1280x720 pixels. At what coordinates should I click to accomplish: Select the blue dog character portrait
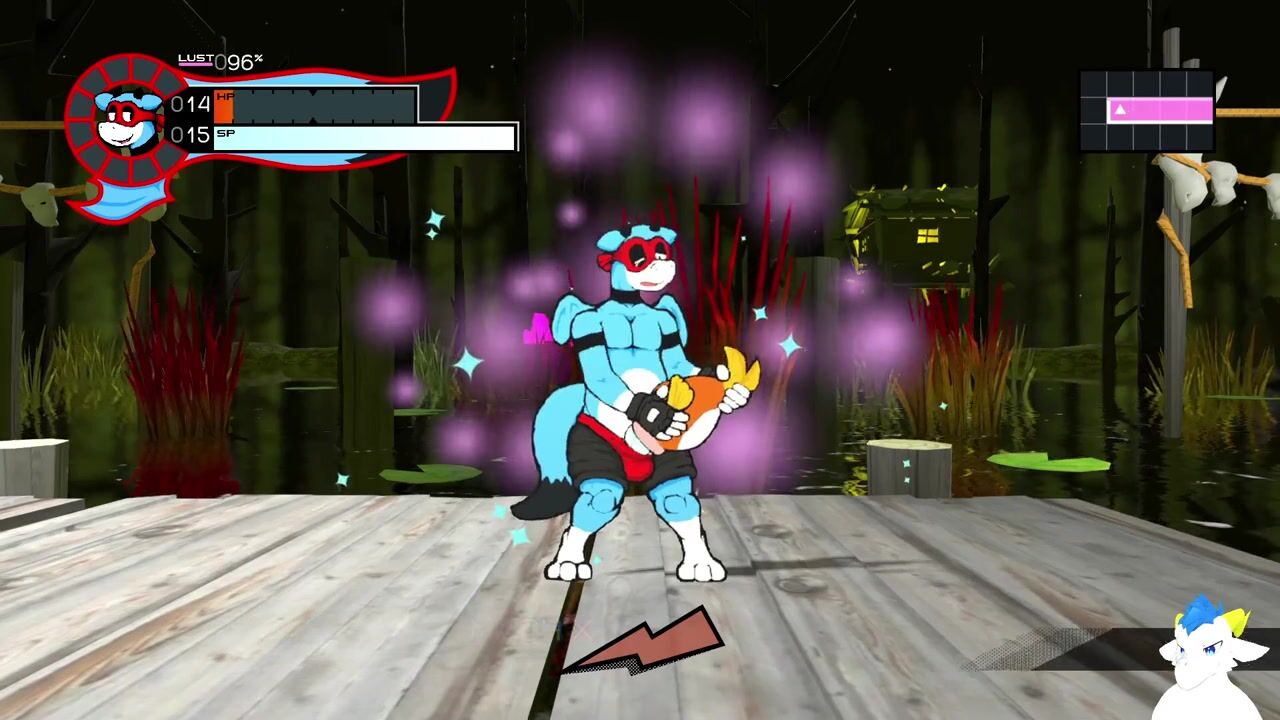point(129,119)
